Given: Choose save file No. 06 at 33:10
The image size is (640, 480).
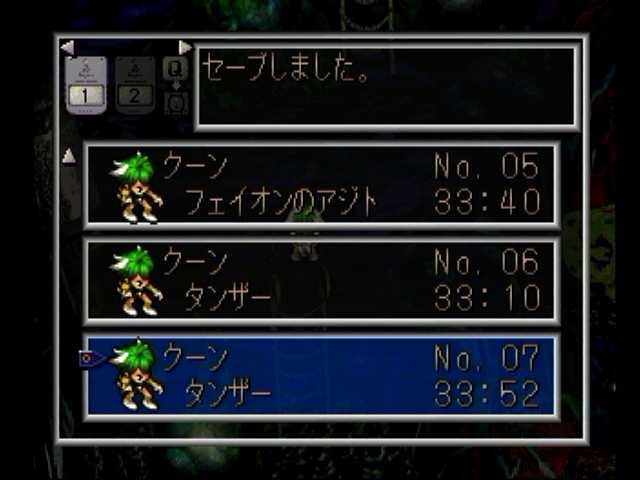Looking at the screenshot, I should pos(320,280).
